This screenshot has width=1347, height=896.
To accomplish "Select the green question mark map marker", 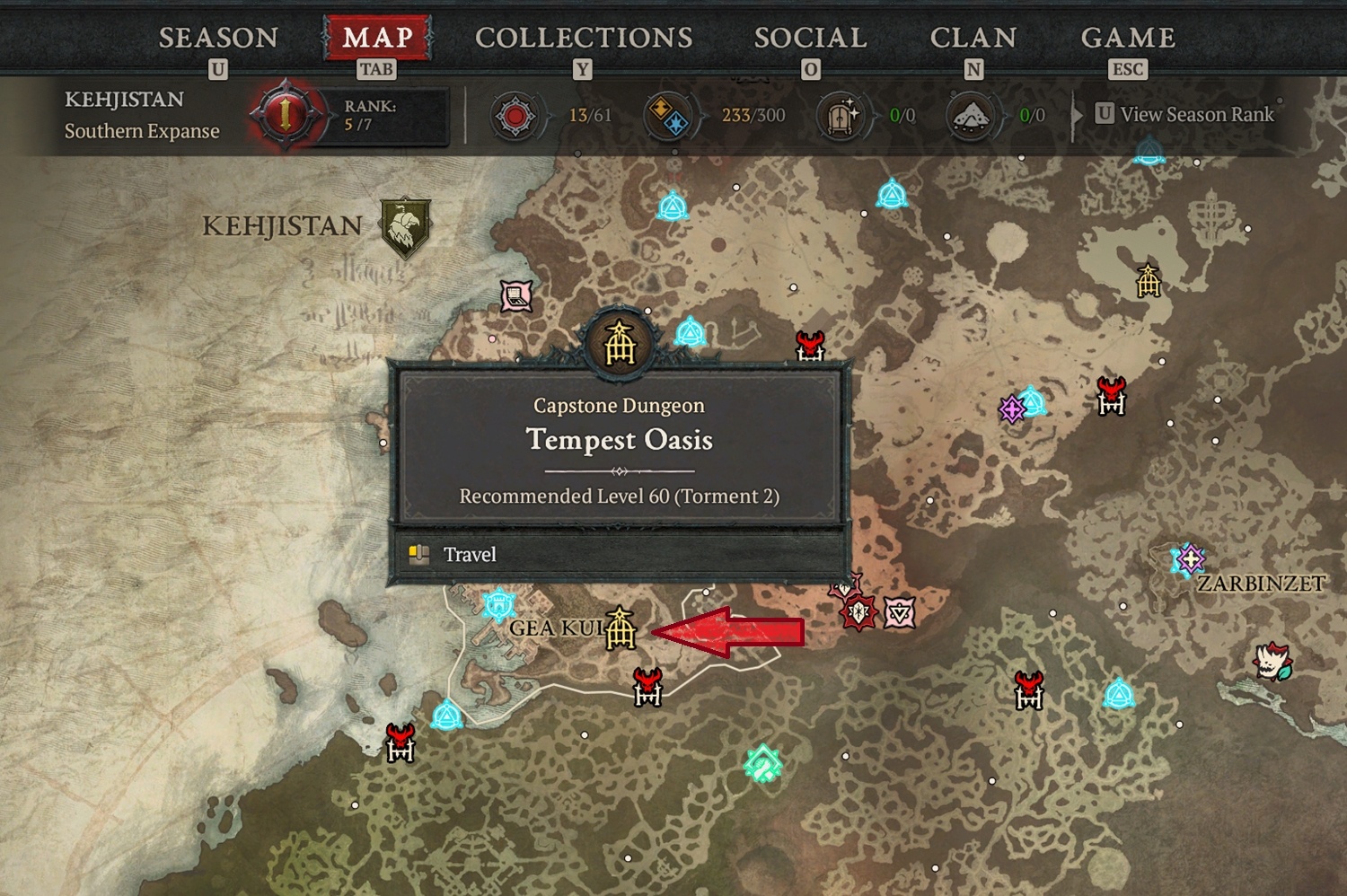I will pos(762,764).
